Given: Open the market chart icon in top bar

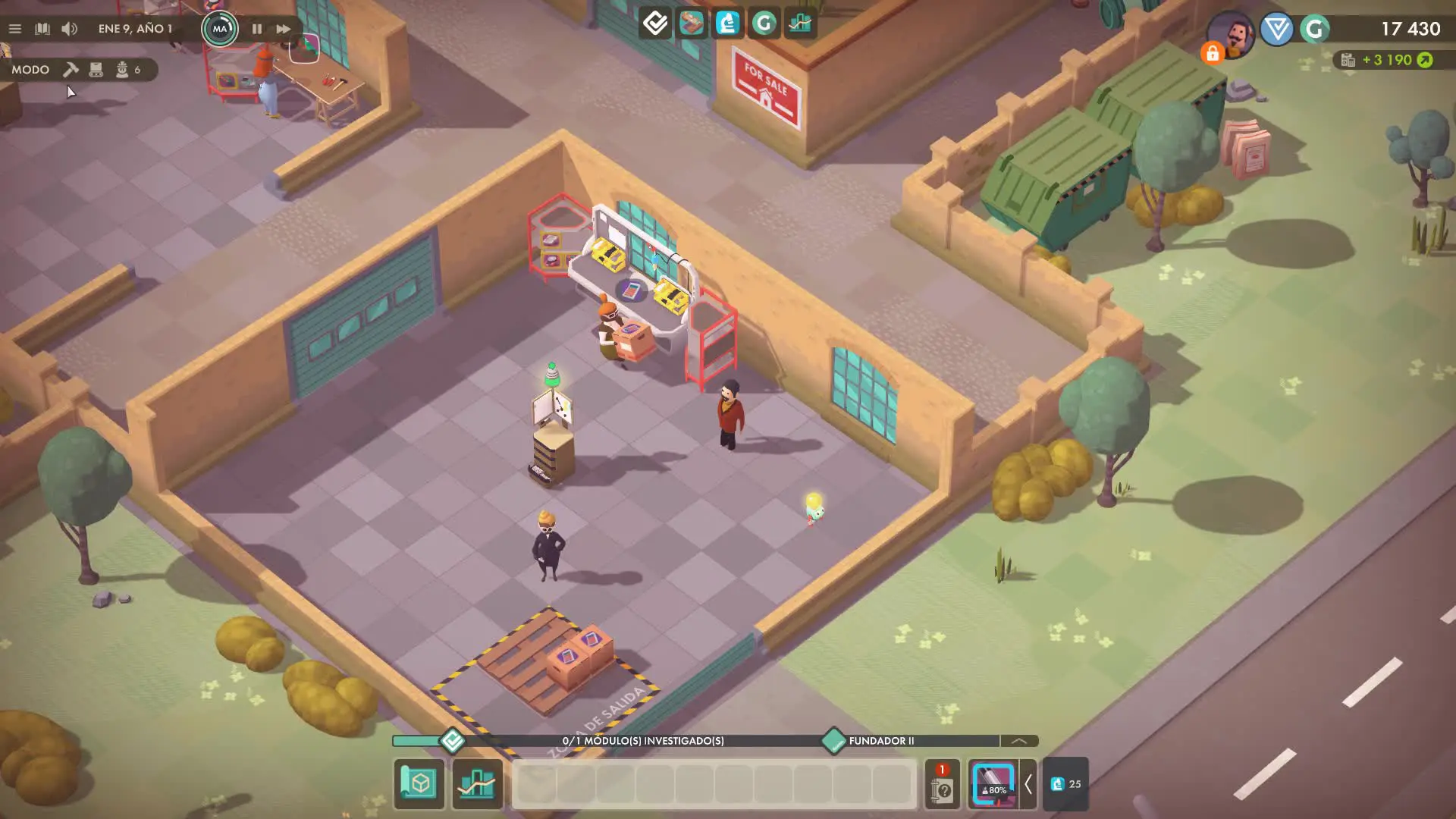Looking at the screenshot, I should pos(800,24).
